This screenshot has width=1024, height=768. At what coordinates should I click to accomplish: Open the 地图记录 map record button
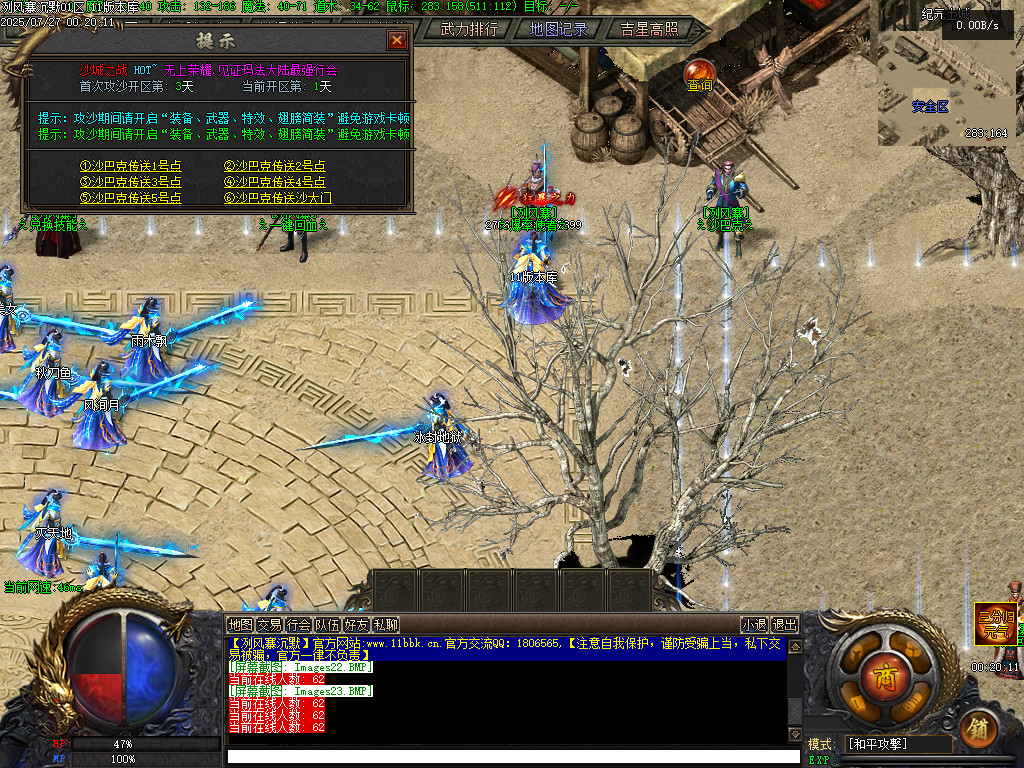click(559, 29)
